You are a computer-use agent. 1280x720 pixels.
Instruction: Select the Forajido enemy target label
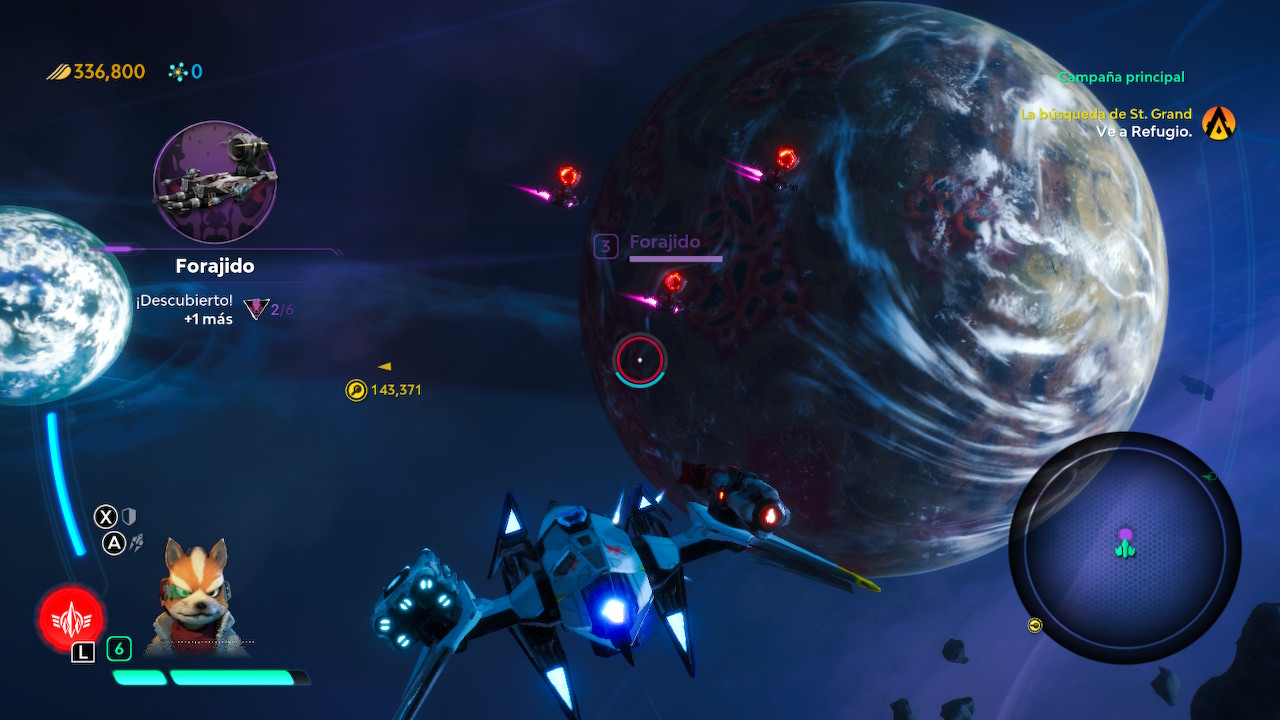664,242
